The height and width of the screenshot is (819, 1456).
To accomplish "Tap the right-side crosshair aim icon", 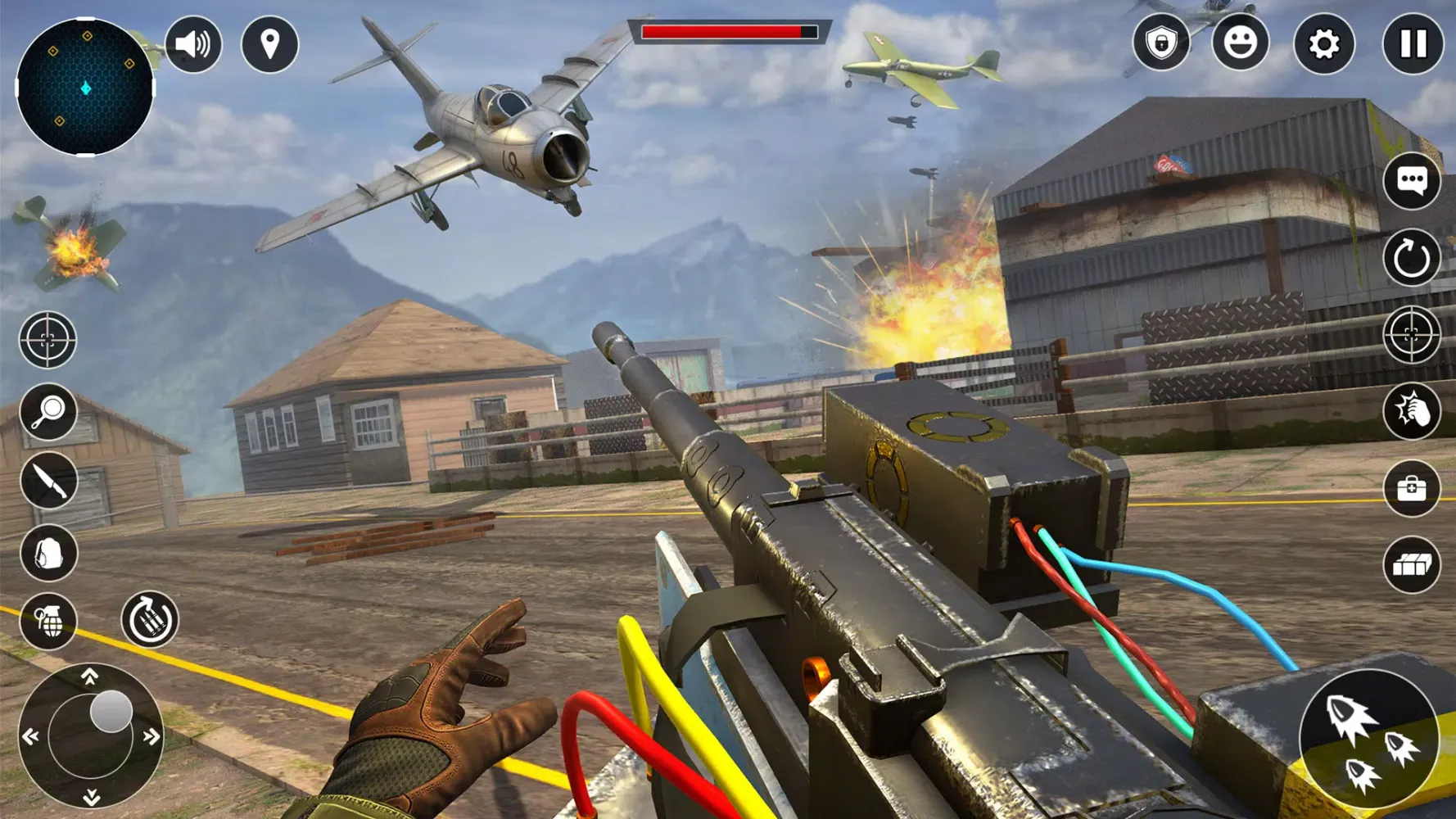I will pos(1410,335).
